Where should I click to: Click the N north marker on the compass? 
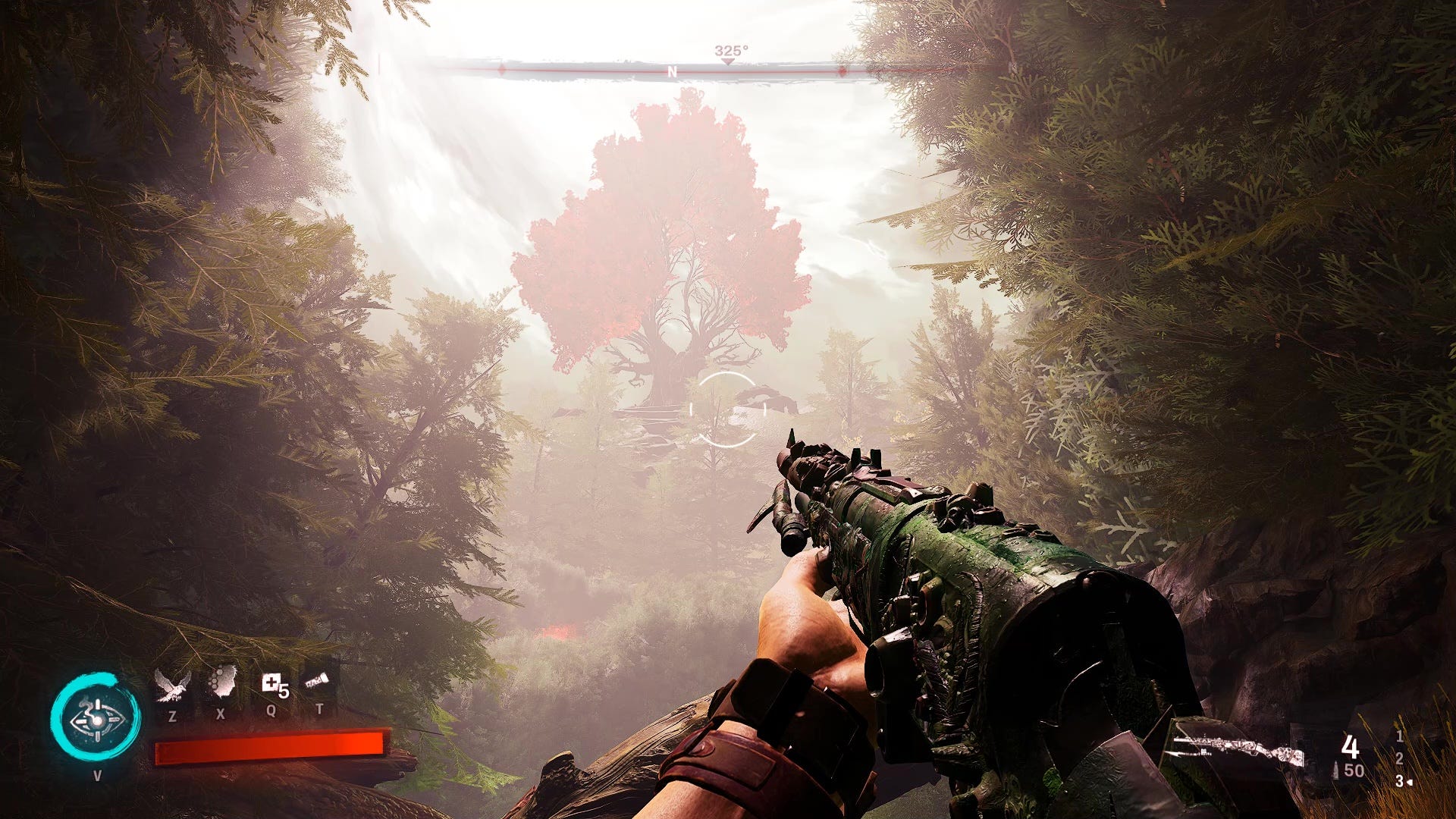pyautogui.click(x=672, y=72)
